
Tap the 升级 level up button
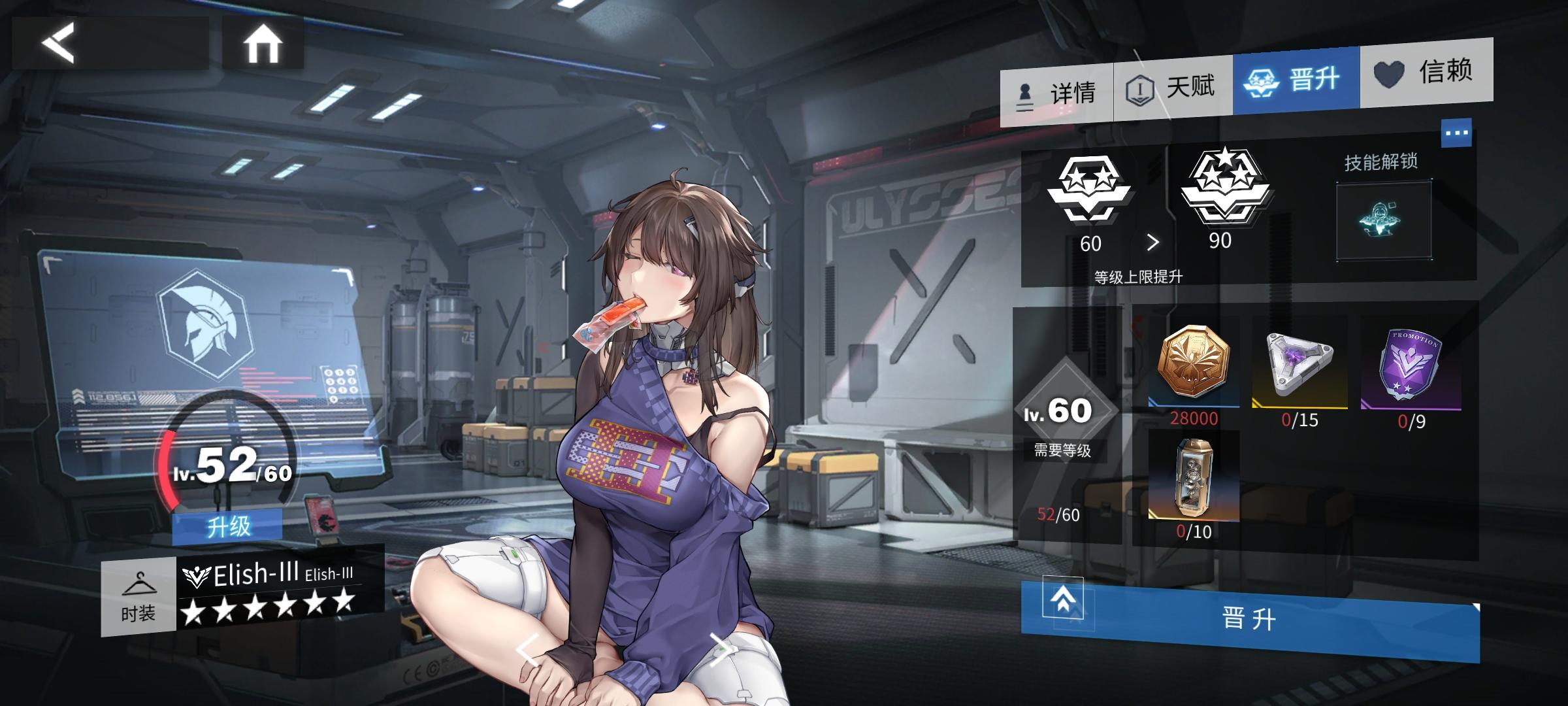click(227, 526)
